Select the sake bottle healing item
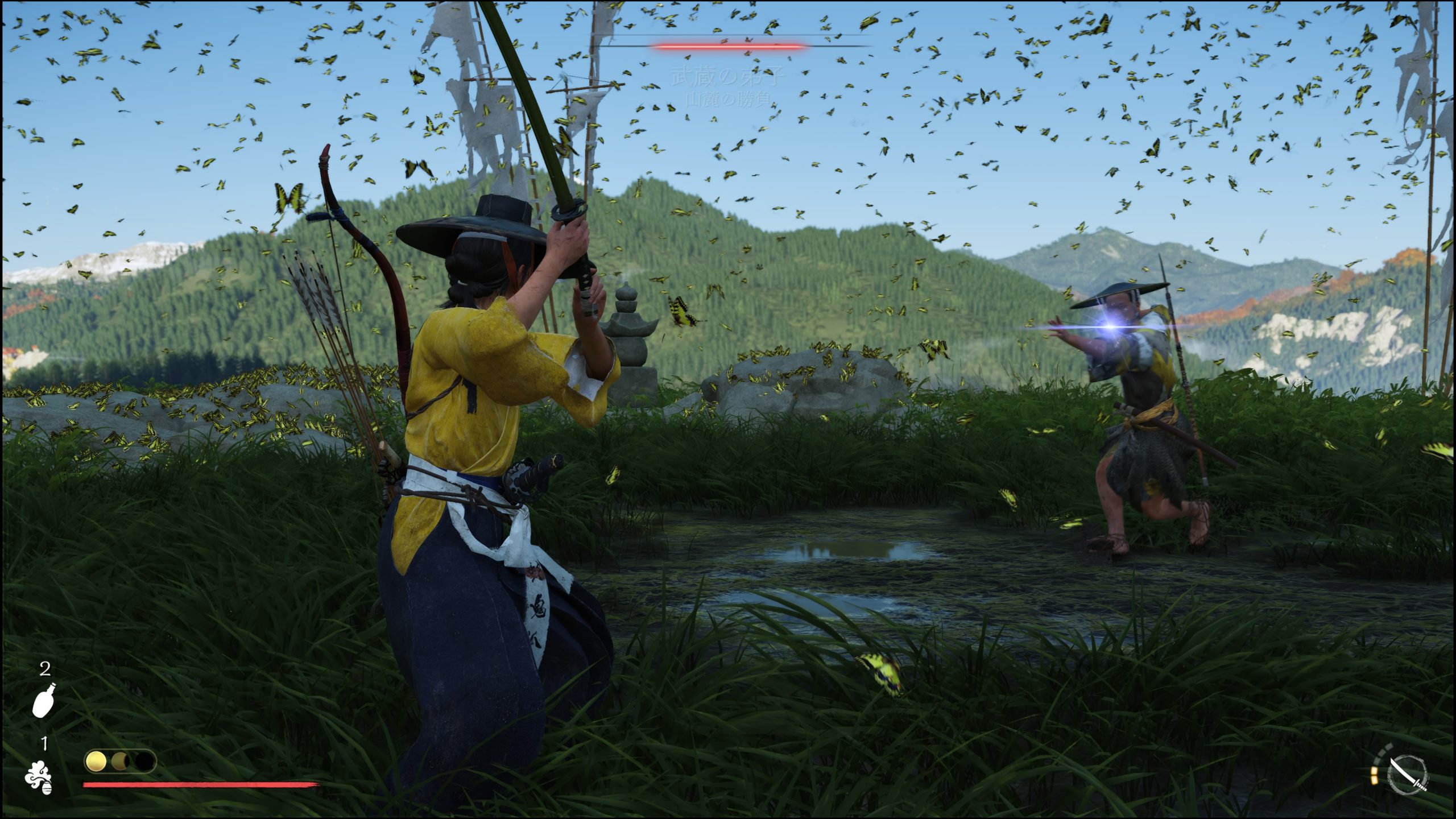This screenshot has height=819, width=1456. click(44, 699)
